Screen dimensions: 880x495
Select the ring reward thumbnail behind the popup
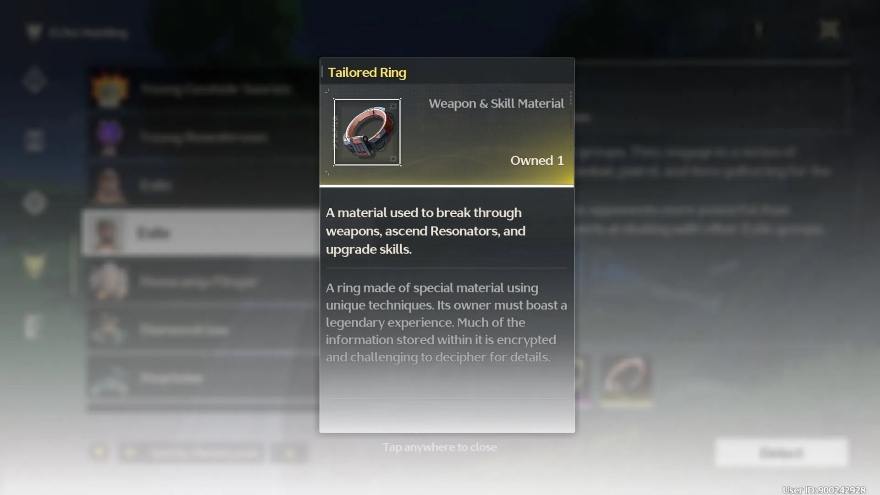(627, 377)
